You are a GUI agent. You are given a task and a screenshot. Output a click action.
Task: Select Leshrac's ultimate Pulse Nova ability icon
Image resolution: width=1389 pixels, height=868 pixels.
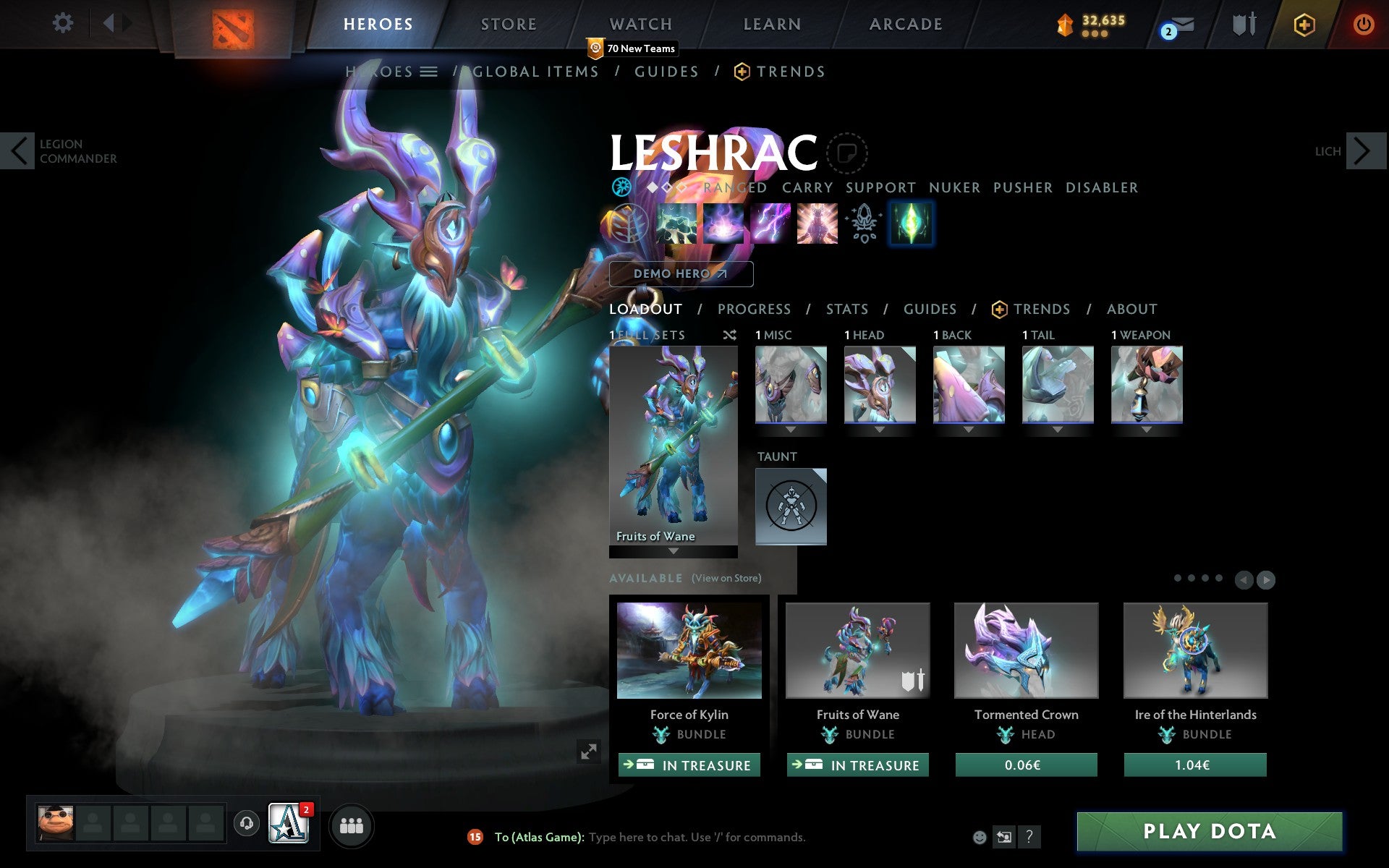click(817, 224)
